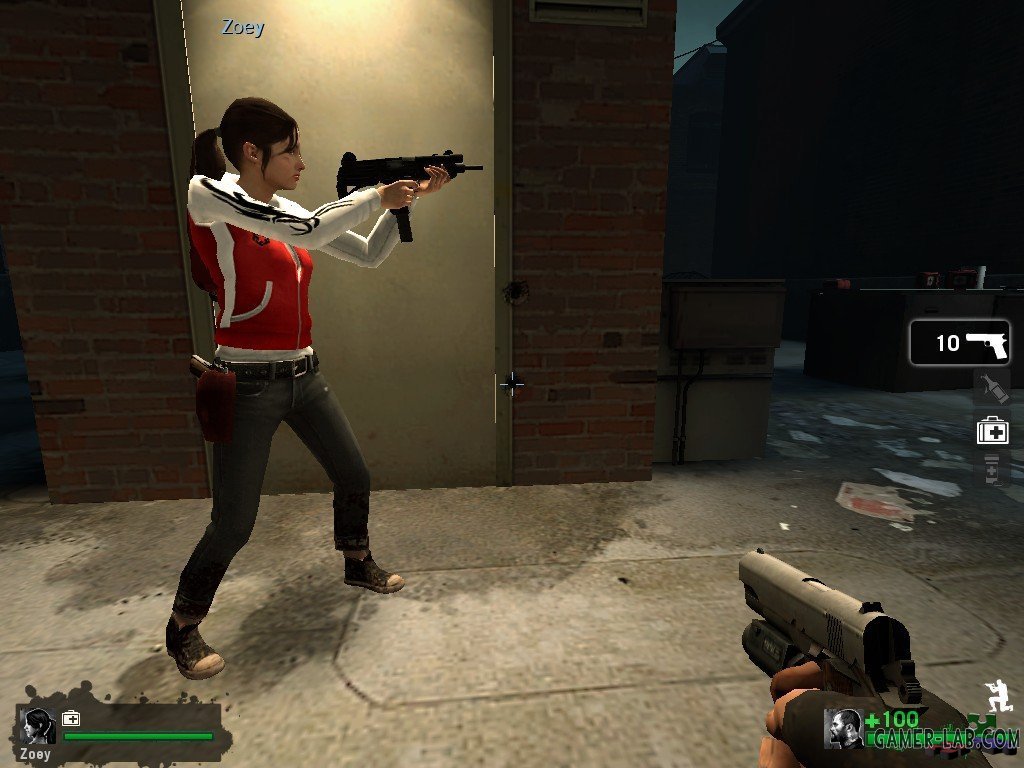Pick the pain pills bottle slot

(992, 468)
